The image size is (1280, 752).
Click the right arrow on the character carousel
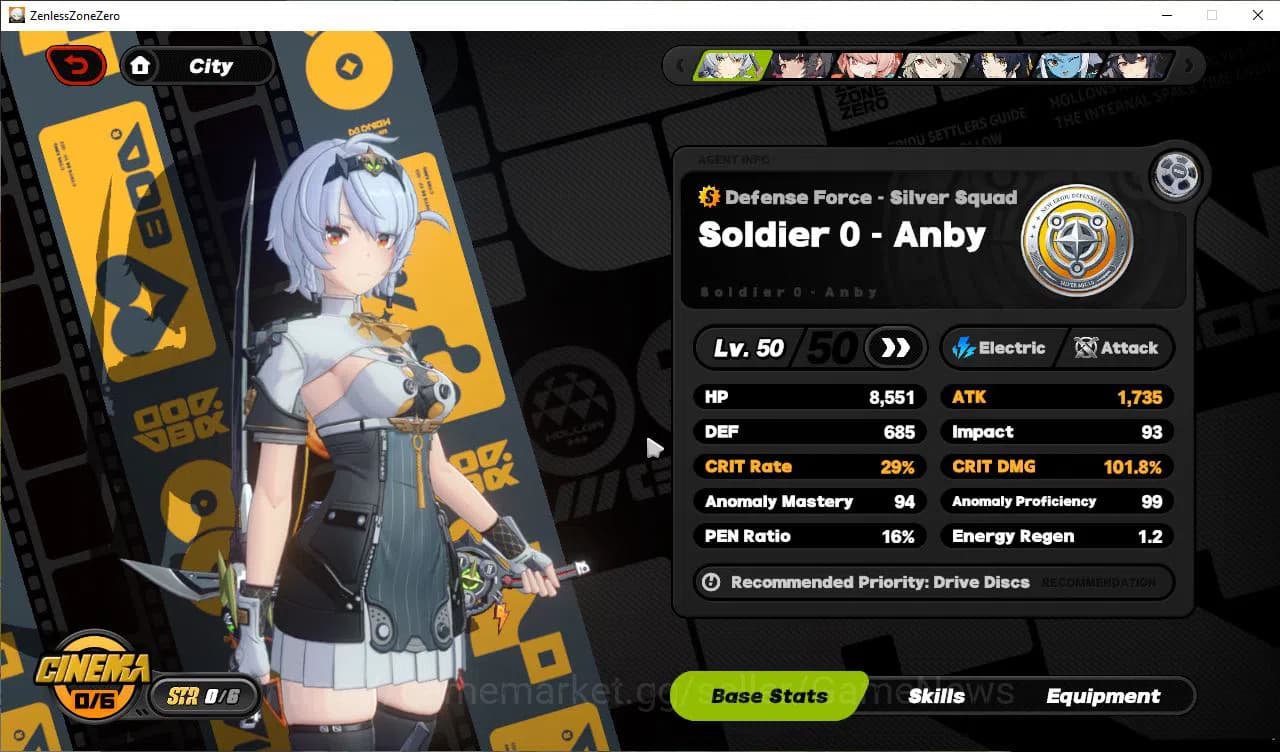click(1189, 64)
